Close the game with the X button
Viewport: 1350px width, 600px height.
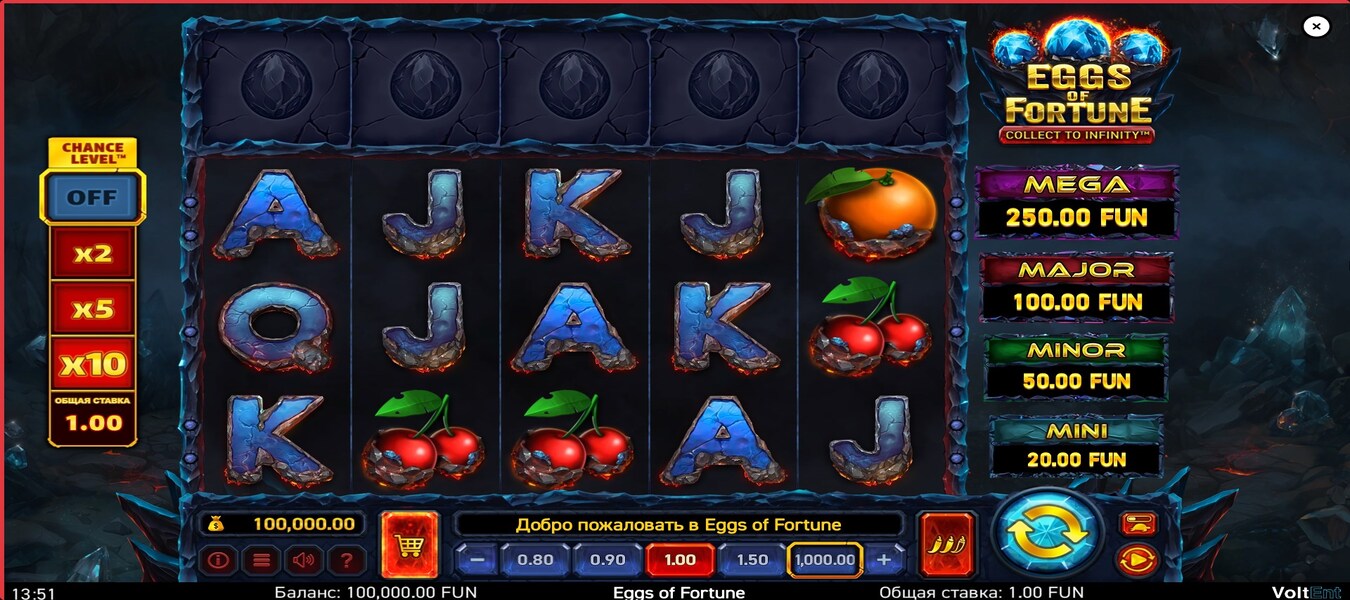coord(1316,27)
